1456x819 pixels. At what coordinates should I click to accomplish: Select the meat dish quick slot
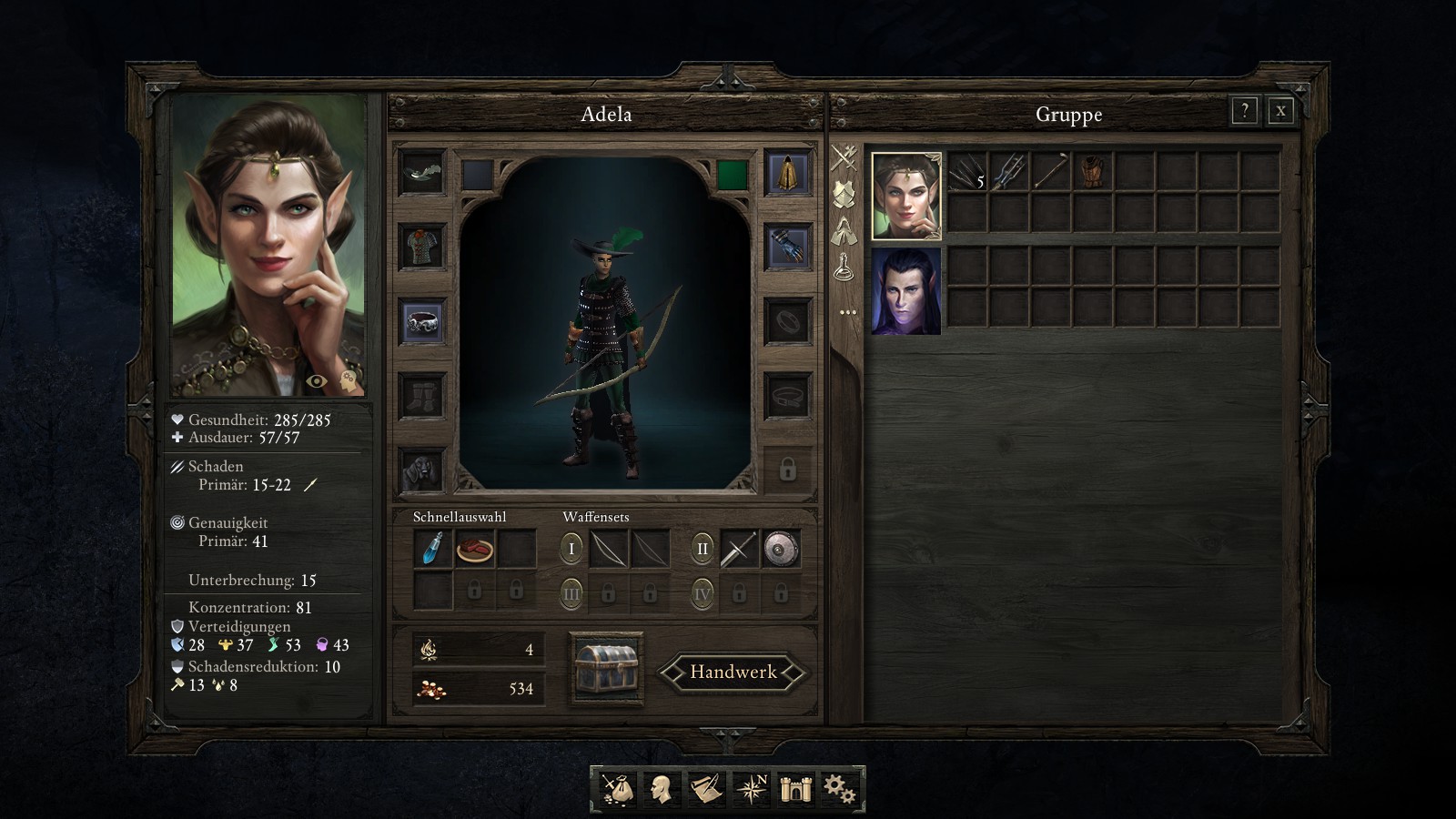(x=474, y=549)
